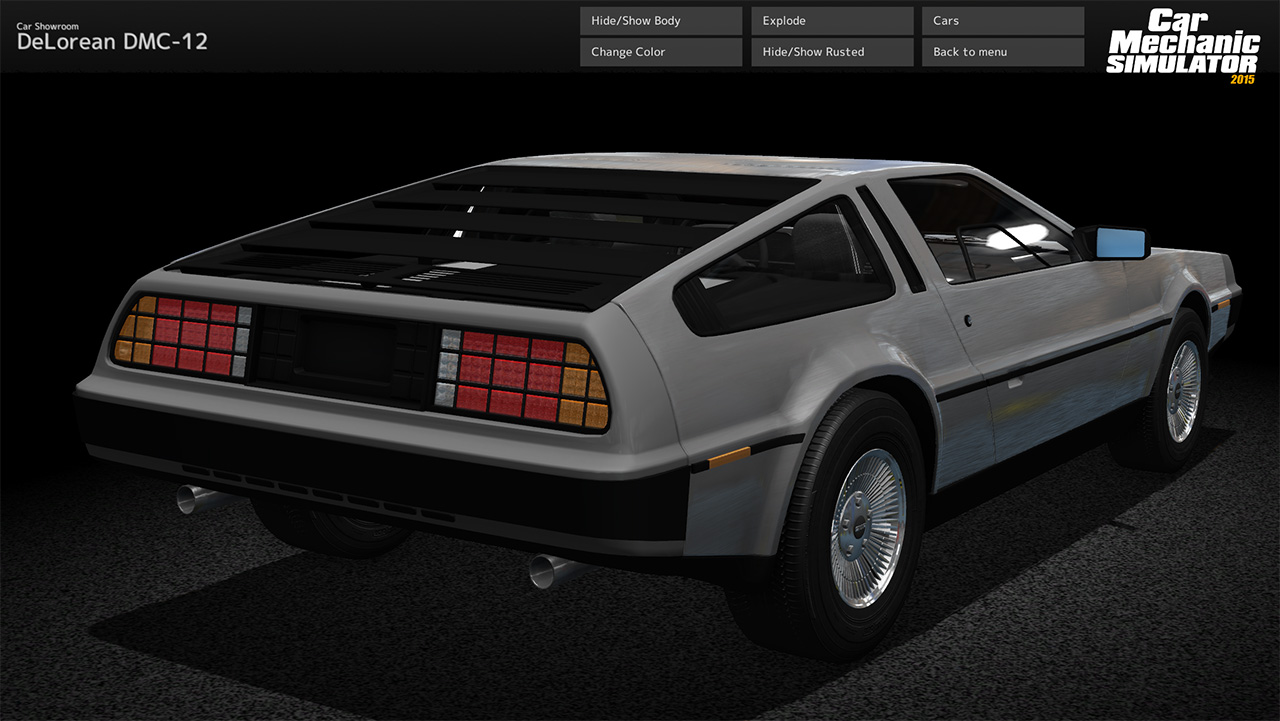Toggle the Explode view of the car
Viewport: 1280px width, 721px height.
click(x=831, y=20)
